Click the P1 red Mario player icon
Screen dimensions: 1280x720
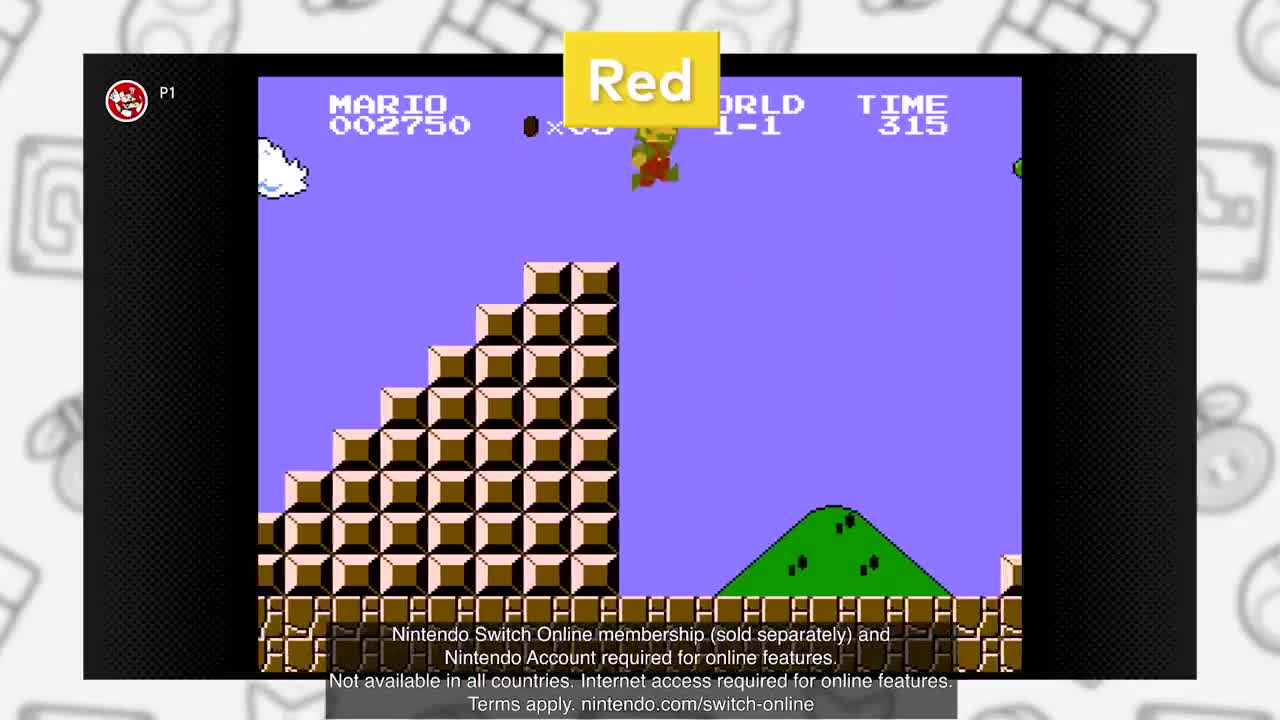tap(126, 101)
